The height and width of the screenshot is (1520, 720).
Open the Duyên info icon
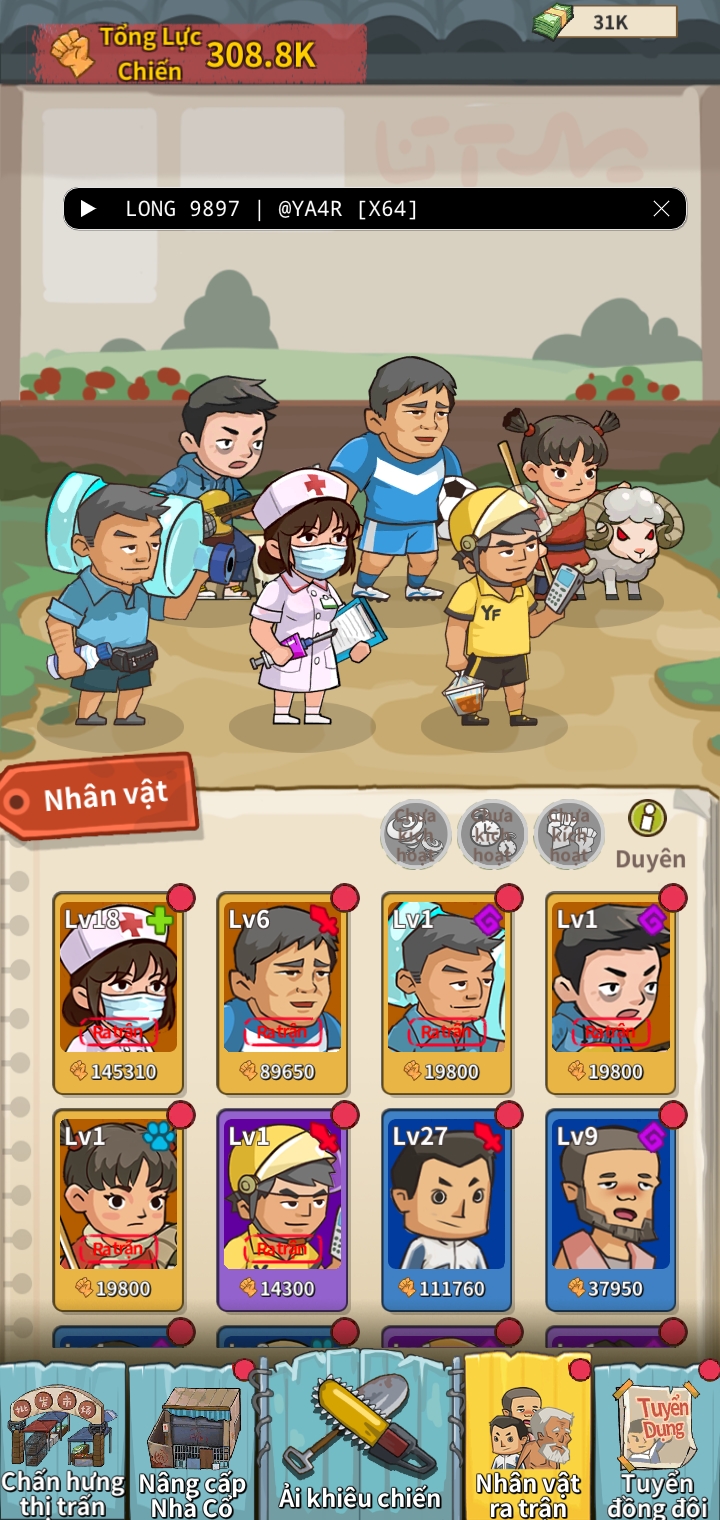point(648,820)
